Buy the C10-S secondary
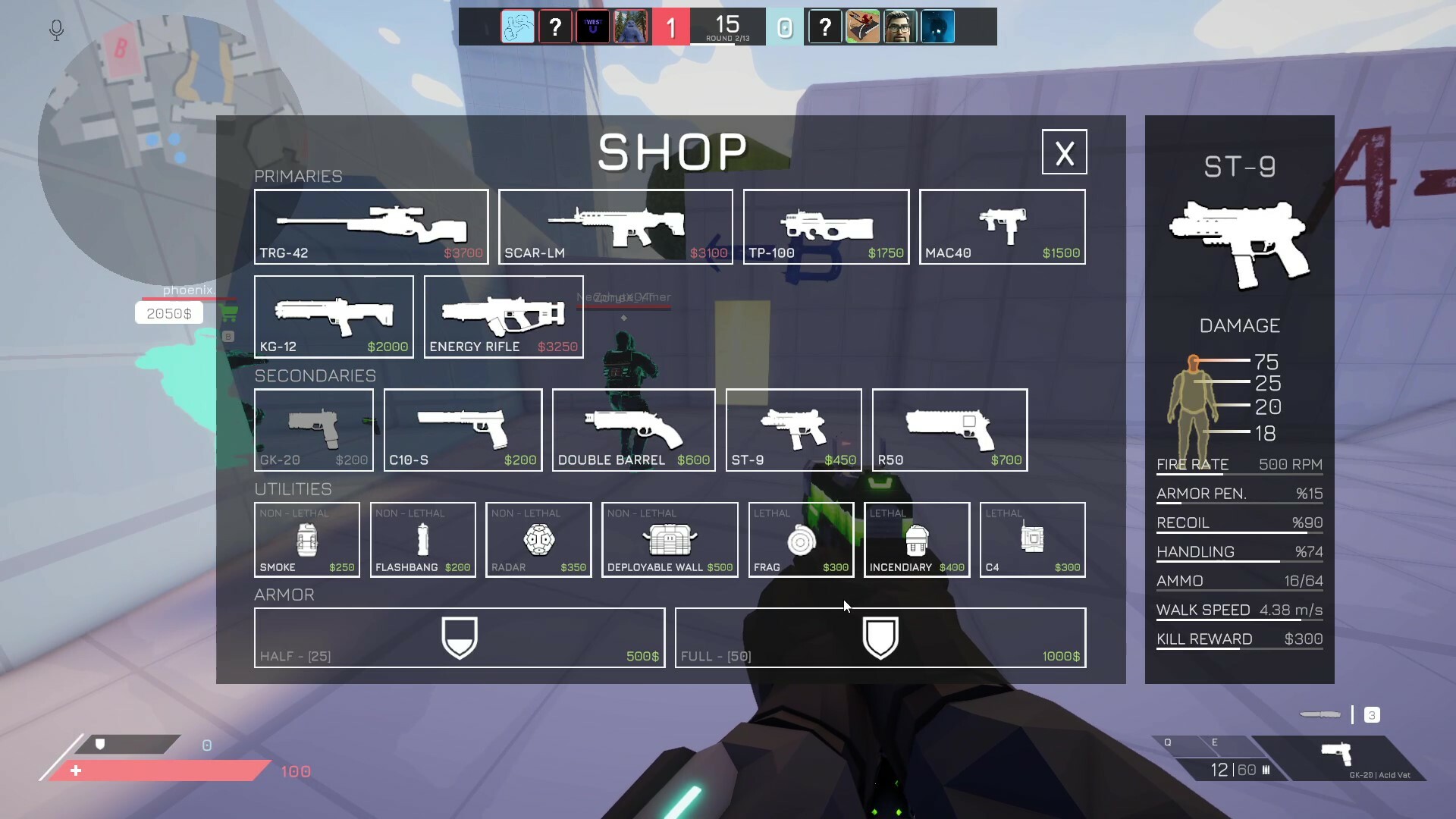This screenshot has height=819, width=1456. [463, 429]
